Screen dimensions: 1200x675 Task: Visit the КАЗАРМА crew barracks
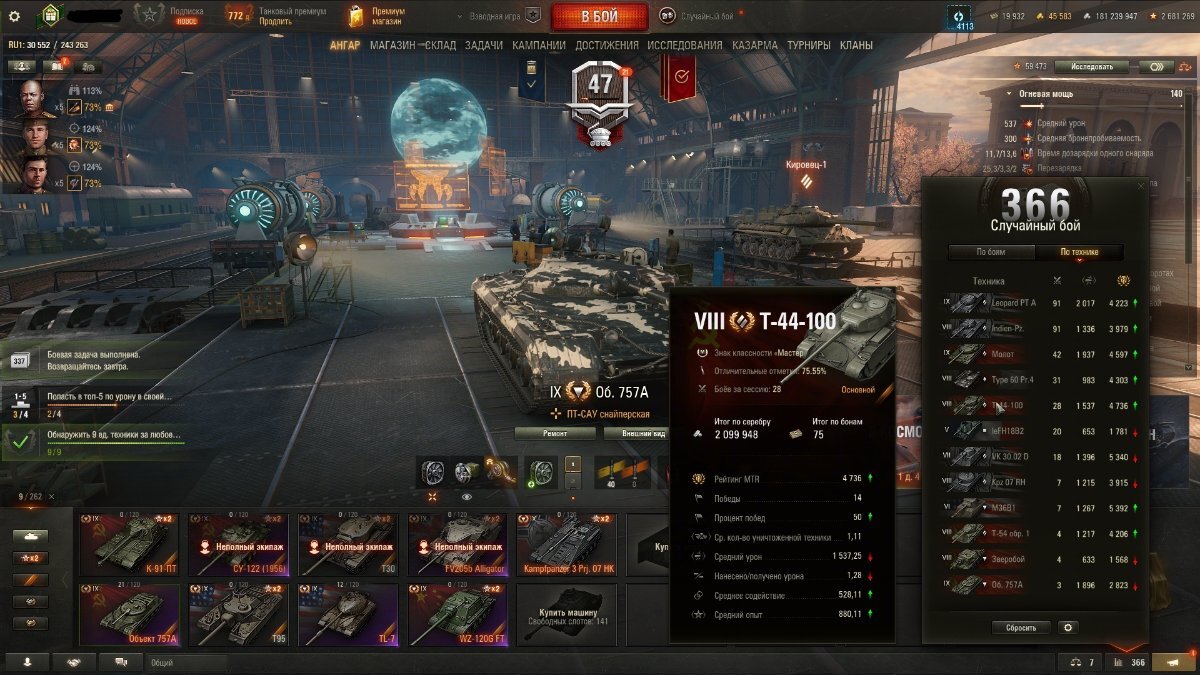754,45
